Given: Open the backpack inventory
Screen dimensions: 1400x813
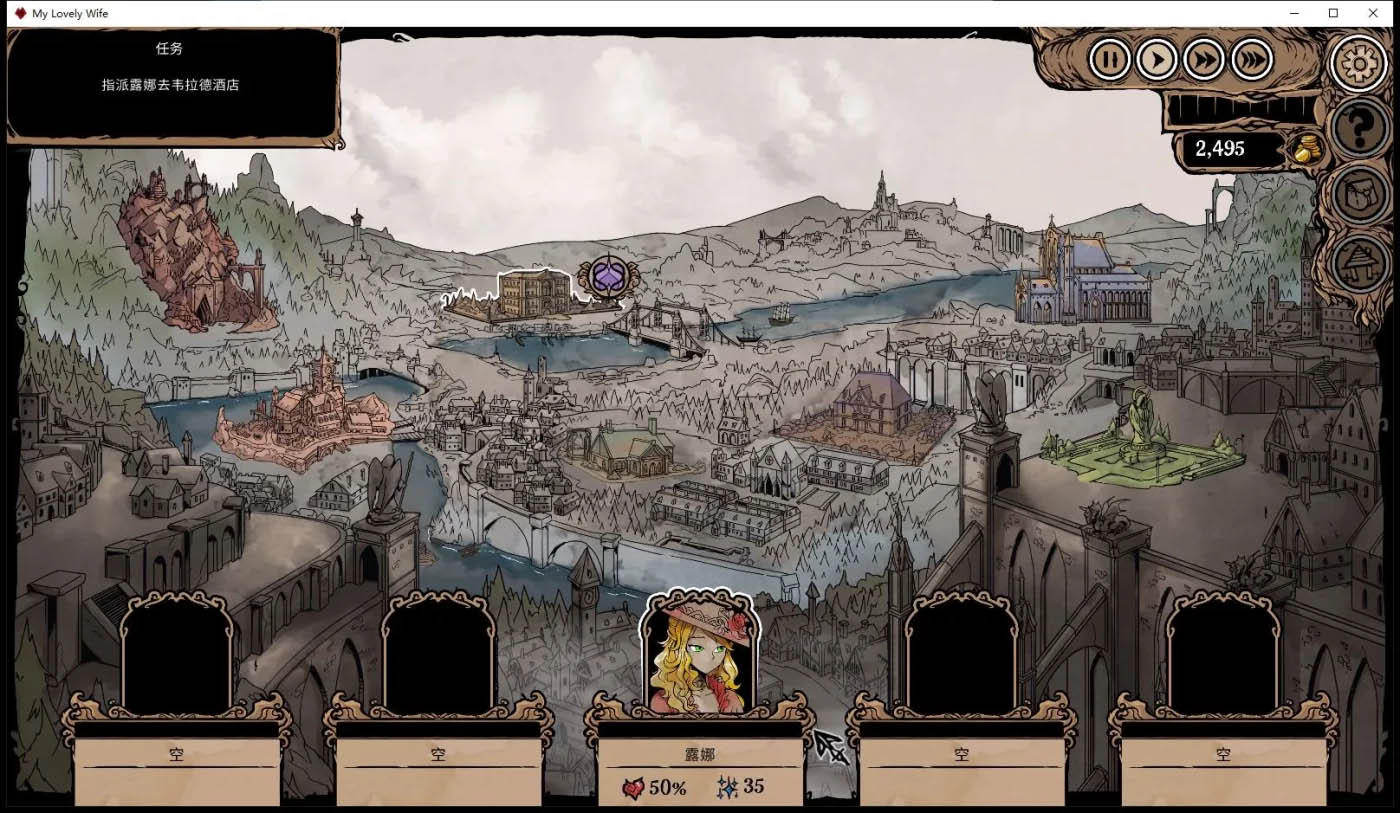Looking at the screenshot, I should [1360, 194].
